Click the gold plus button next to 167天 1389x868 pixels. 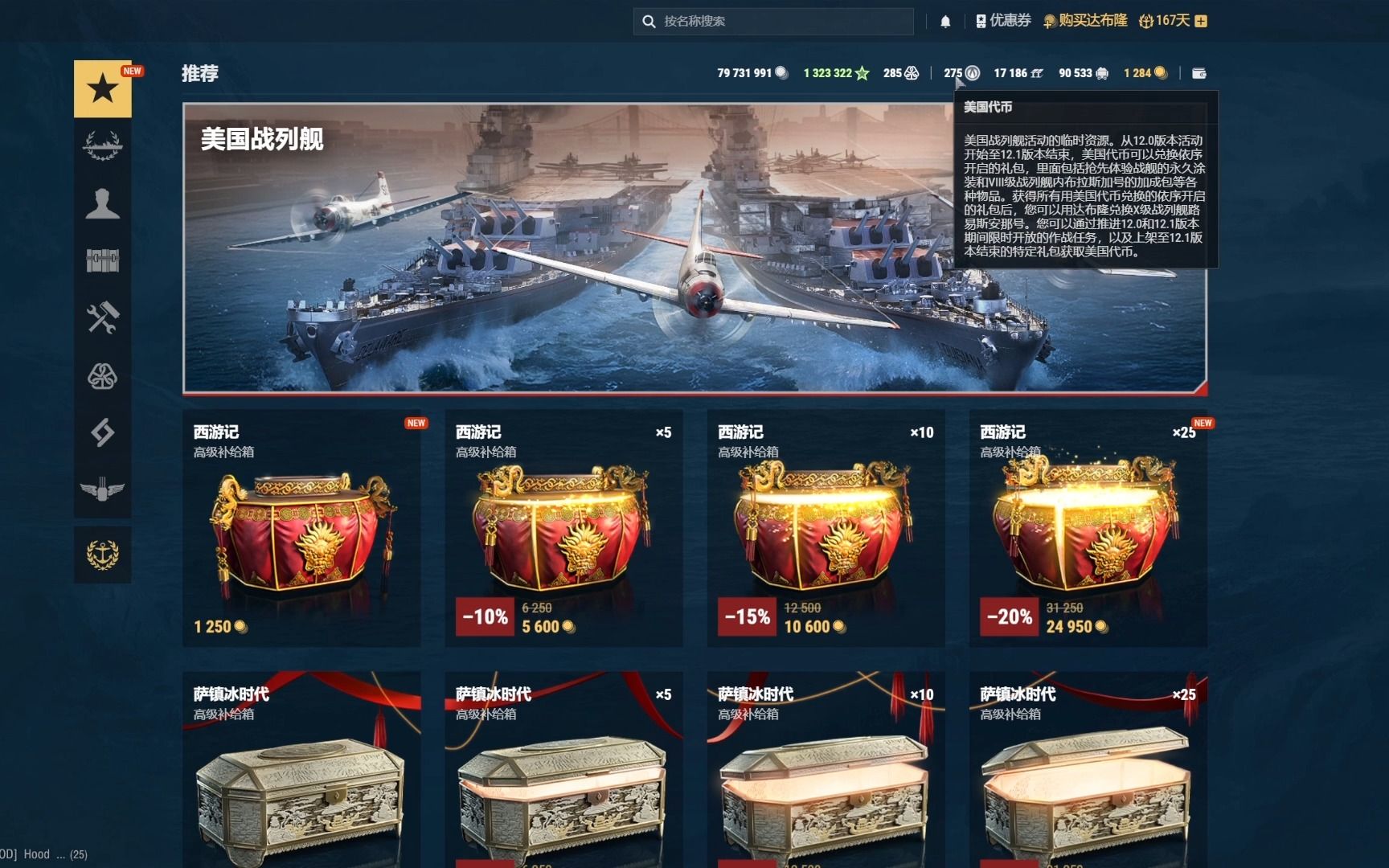1203,21
